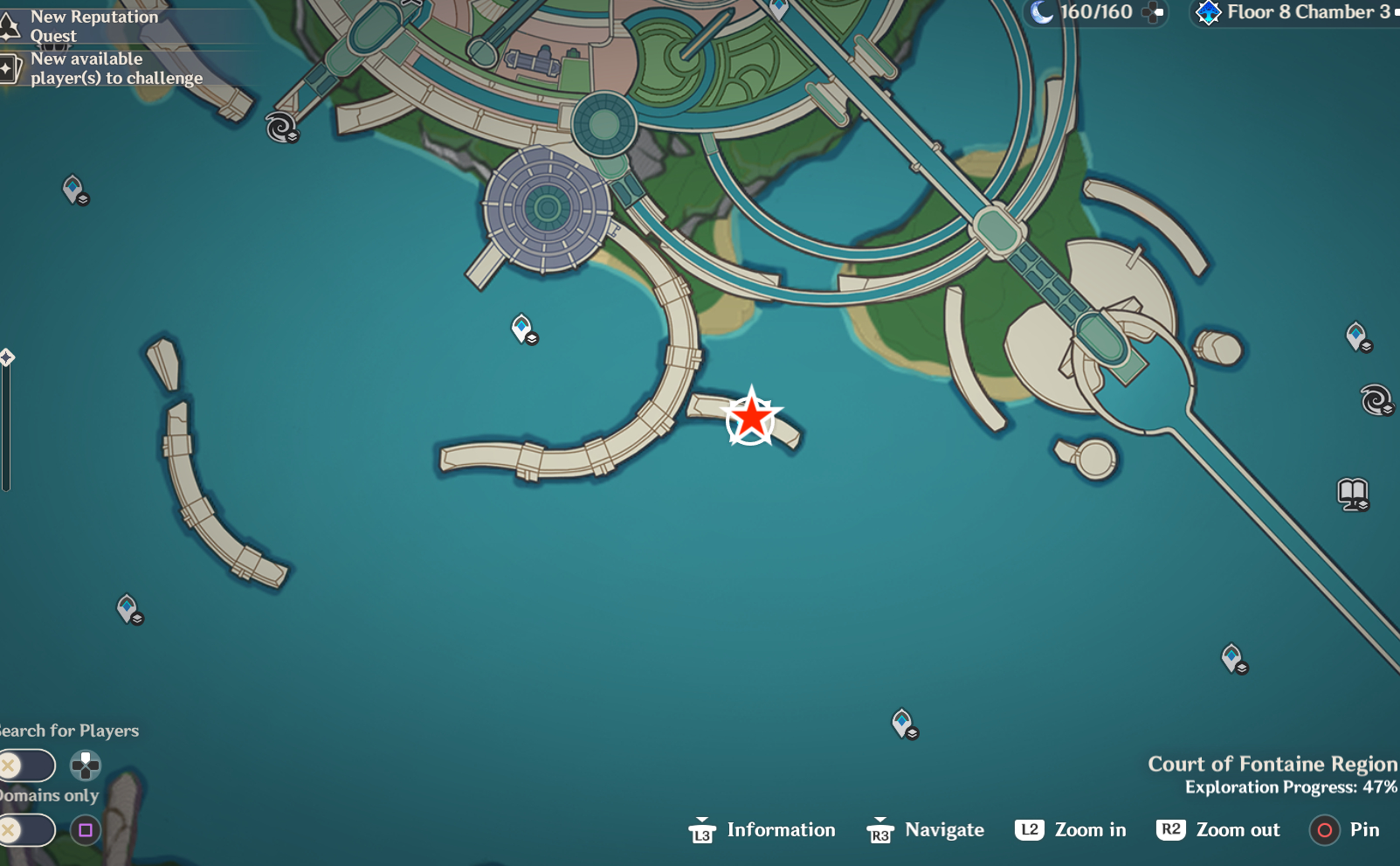Image resolution: width=1400 pixels, height=866 pixels.
Task: Click the map zoom slider handle
Action: click(x=7, y=357)
